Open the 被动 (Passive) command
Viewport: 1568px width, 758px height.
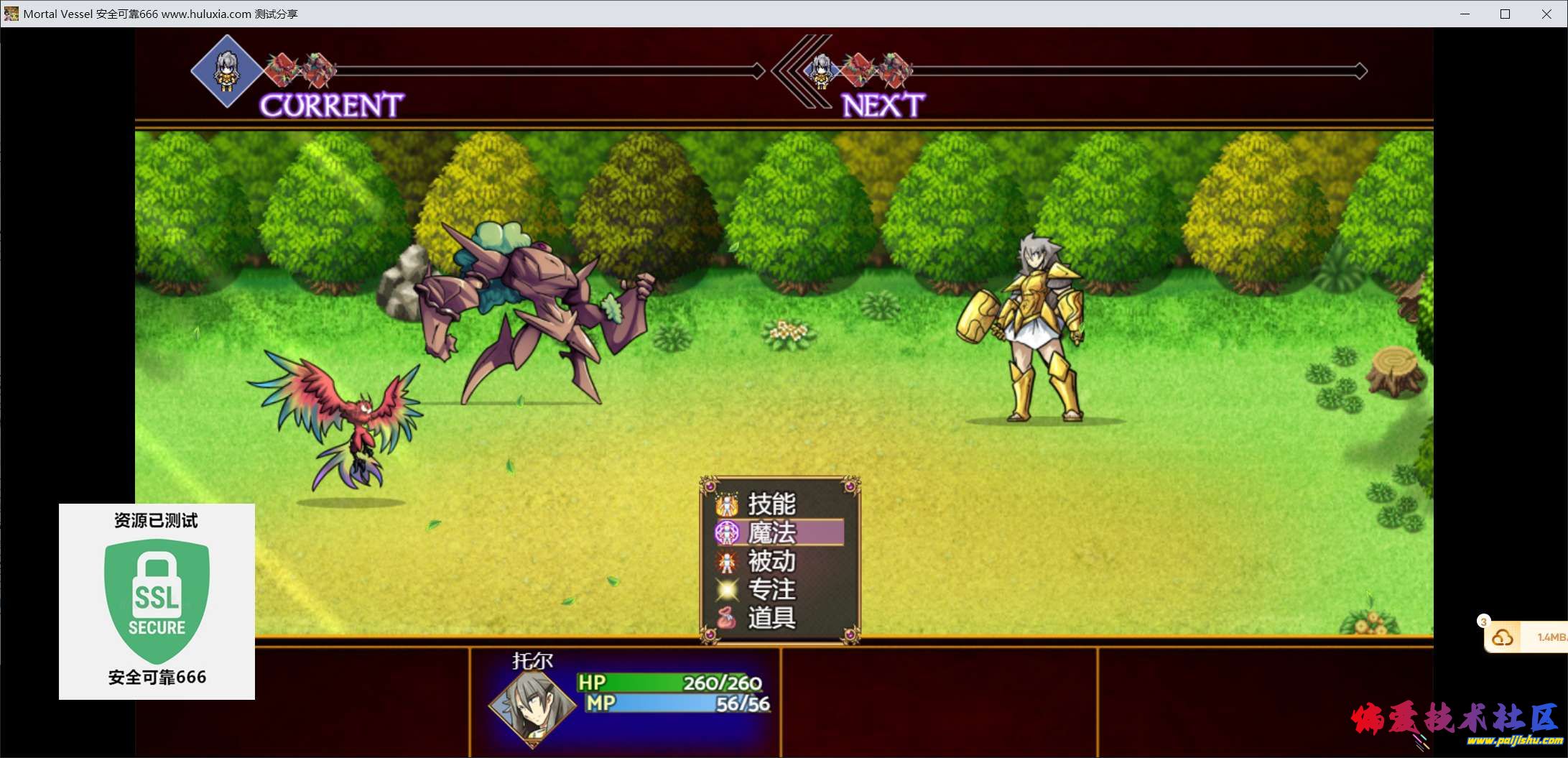pos(771,561)
